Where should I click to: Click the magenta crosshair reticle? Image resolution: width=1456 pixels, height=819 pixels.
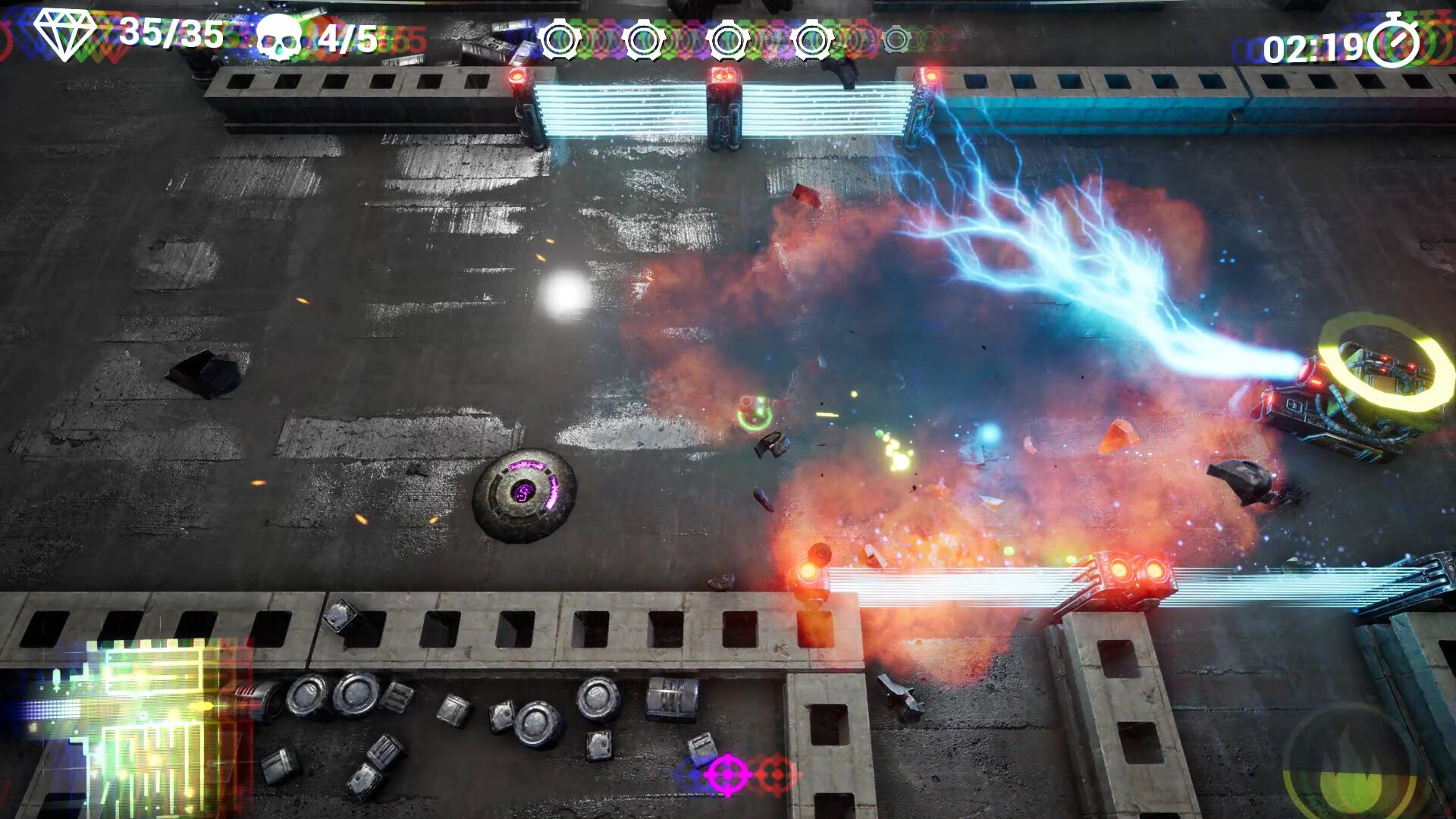tap(727, 774)
